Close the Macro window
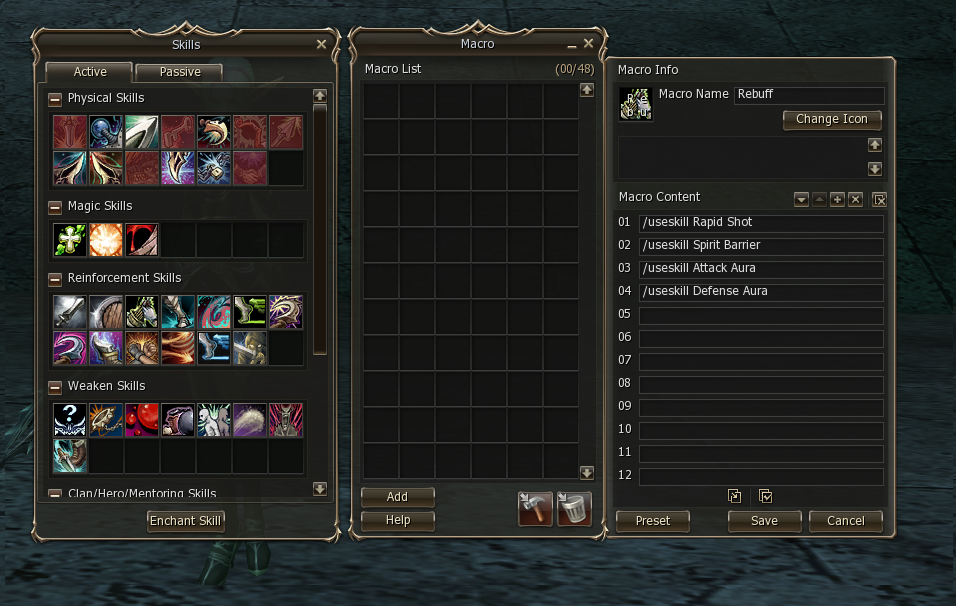Screen dimensions: 956x606 pyautogui.click(x=589, y=44)
